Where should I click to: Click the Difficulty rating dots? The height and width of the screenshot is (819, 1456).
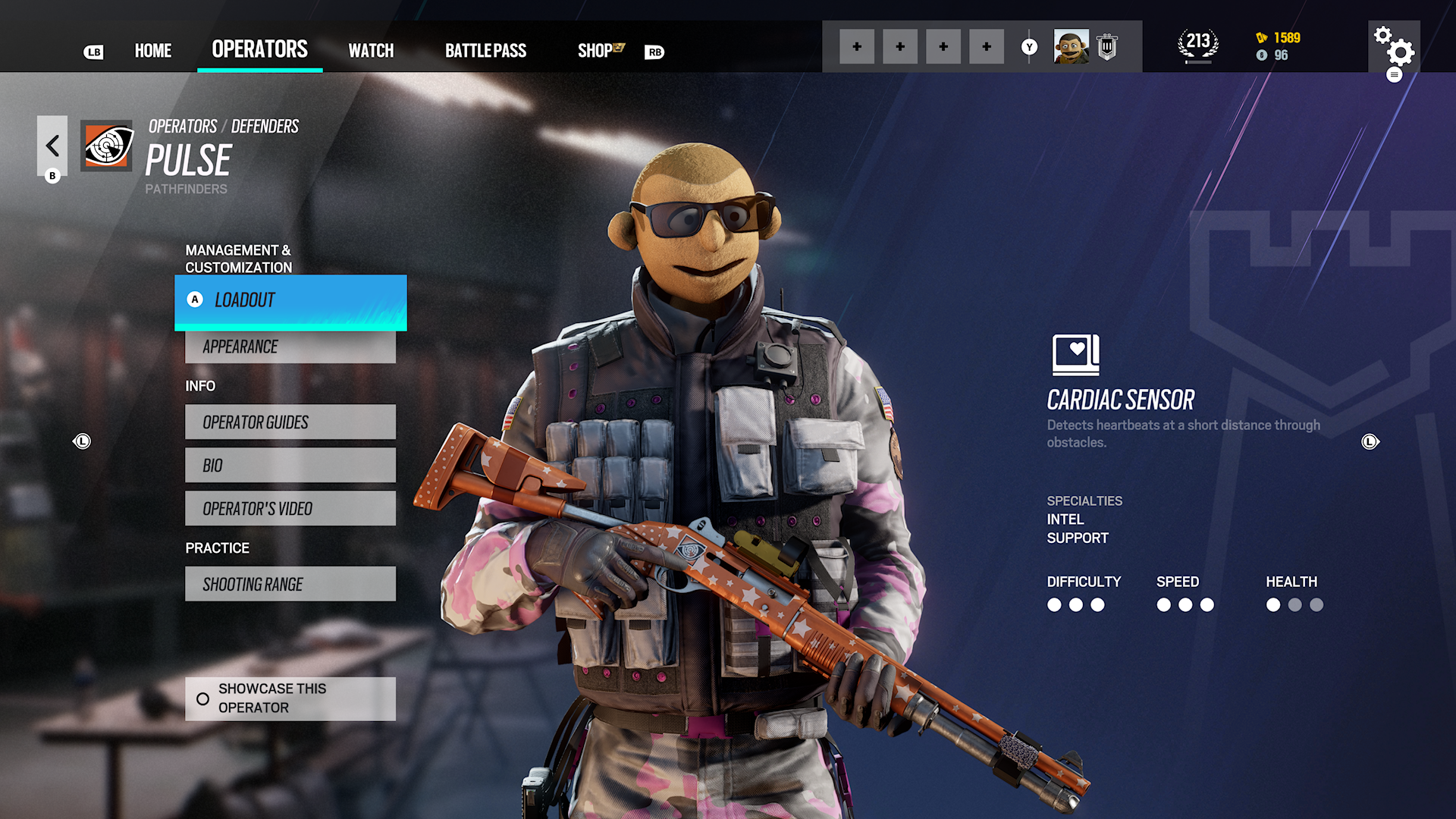(1075, 605)
